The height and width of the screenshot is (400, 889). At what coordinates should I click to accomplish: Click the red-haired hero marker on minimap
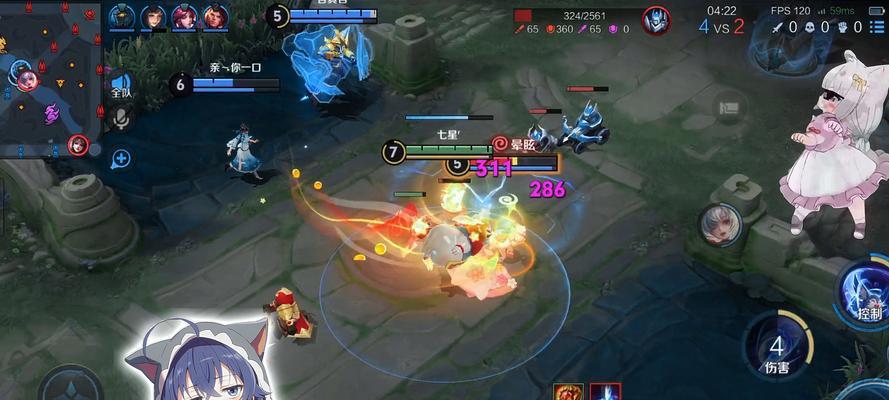tap(78, 147)
